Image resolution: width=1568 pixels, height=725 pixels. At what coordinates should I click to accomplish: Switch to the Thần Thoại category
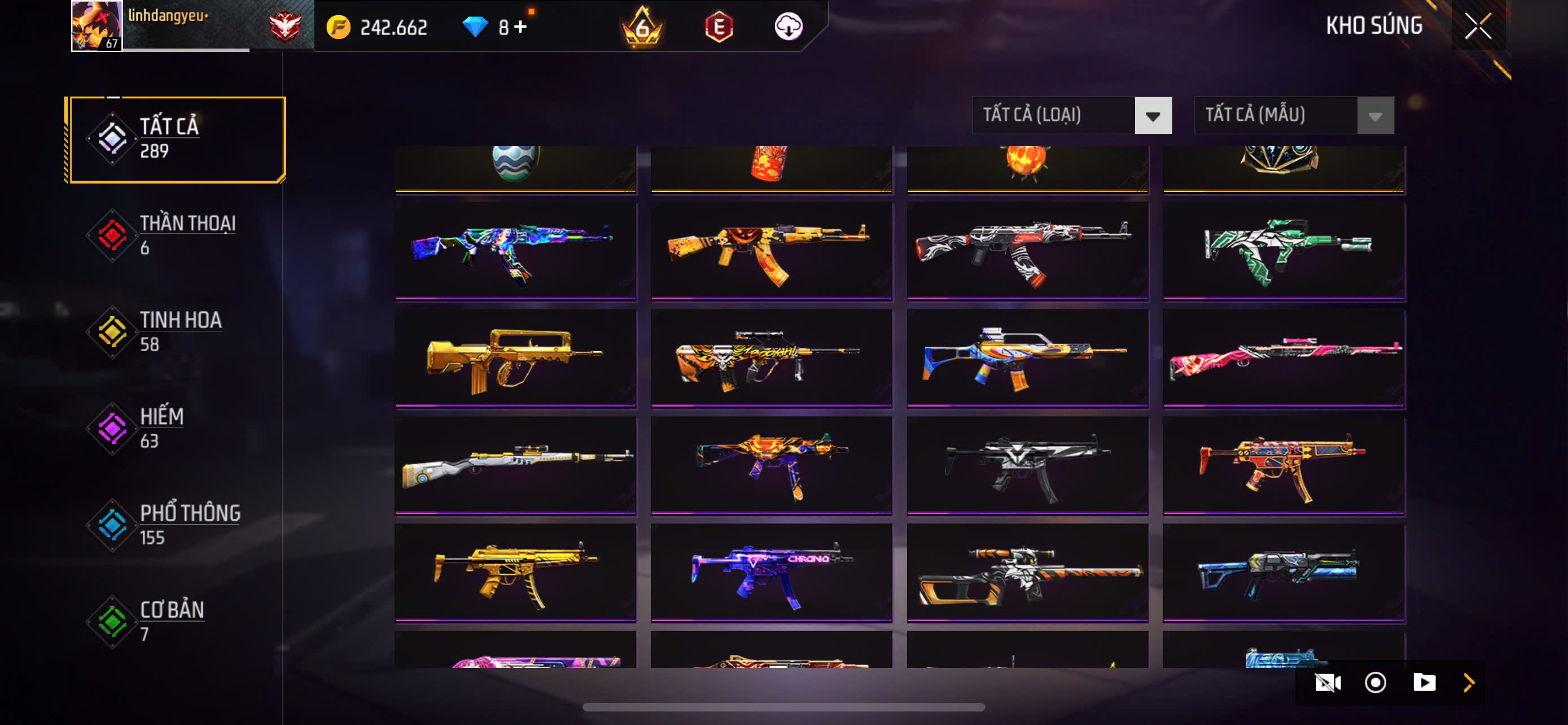coord(177,235)
